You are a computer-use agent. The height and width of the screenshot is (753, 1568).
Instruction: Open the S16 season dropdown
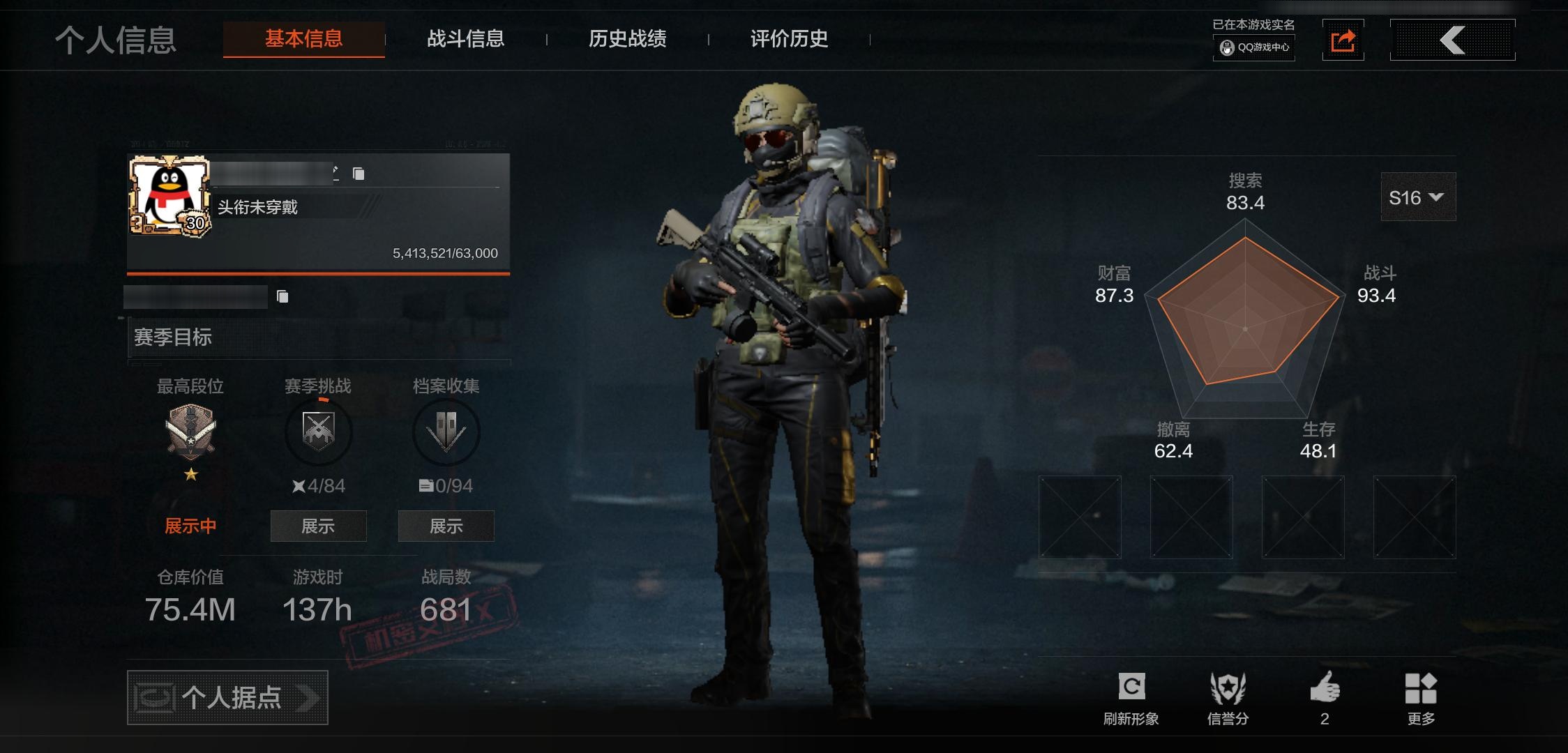[1417, 198]
